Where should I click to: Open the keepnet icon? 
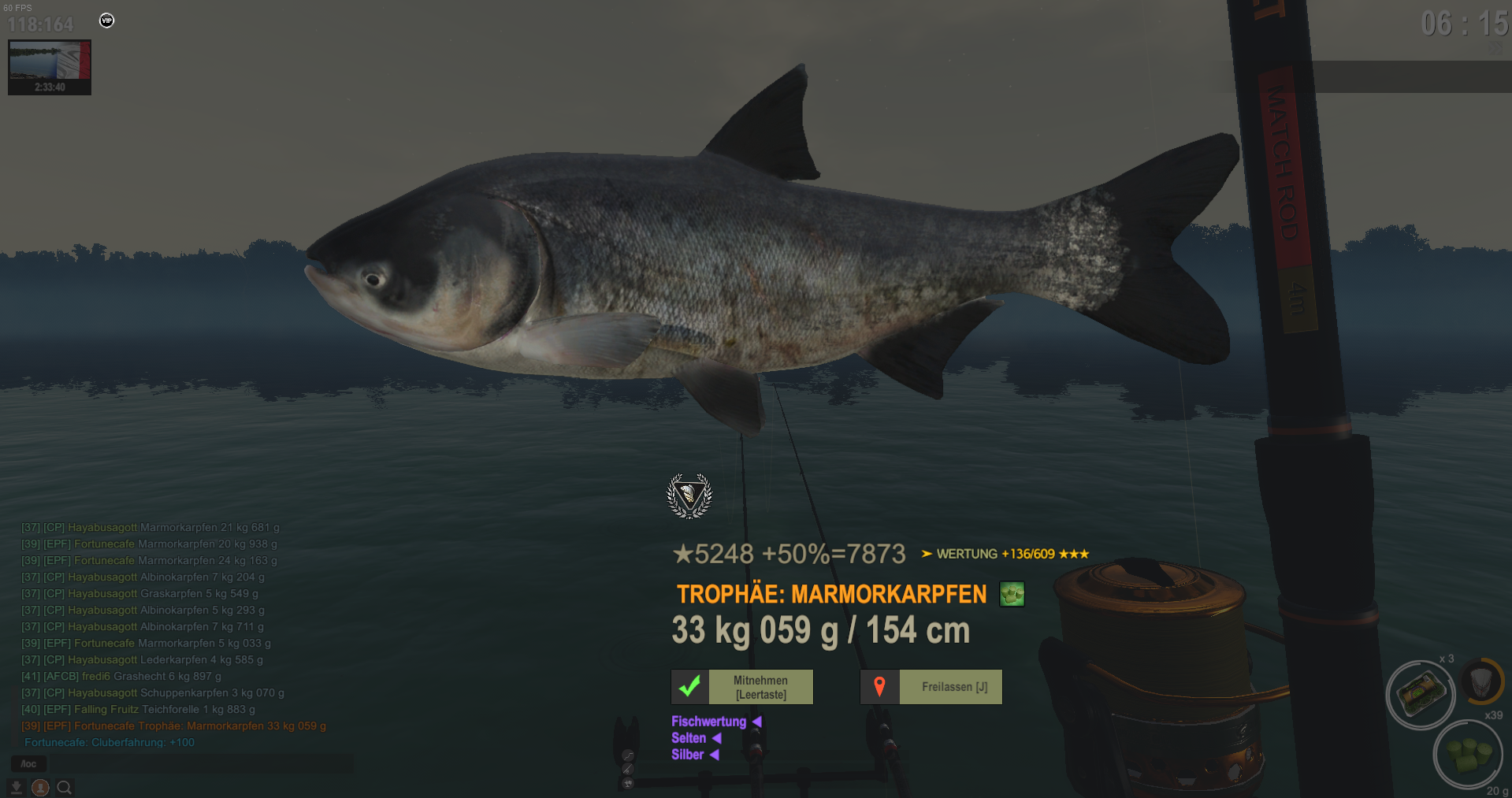pyautogui.click(x=1481, y=680)
